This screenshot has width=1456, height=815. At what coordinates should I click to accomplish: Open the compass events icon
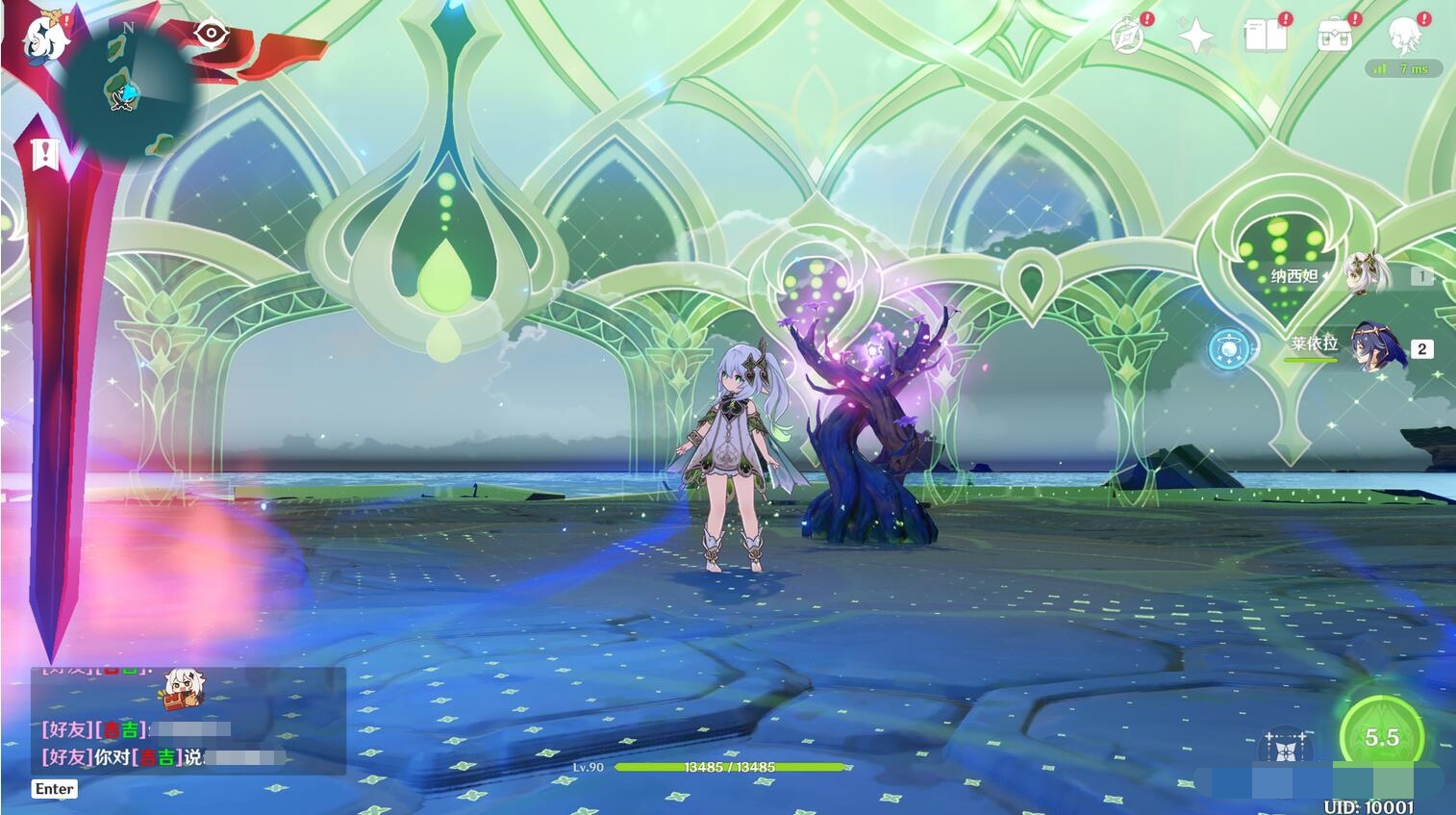pos(1126,36)
